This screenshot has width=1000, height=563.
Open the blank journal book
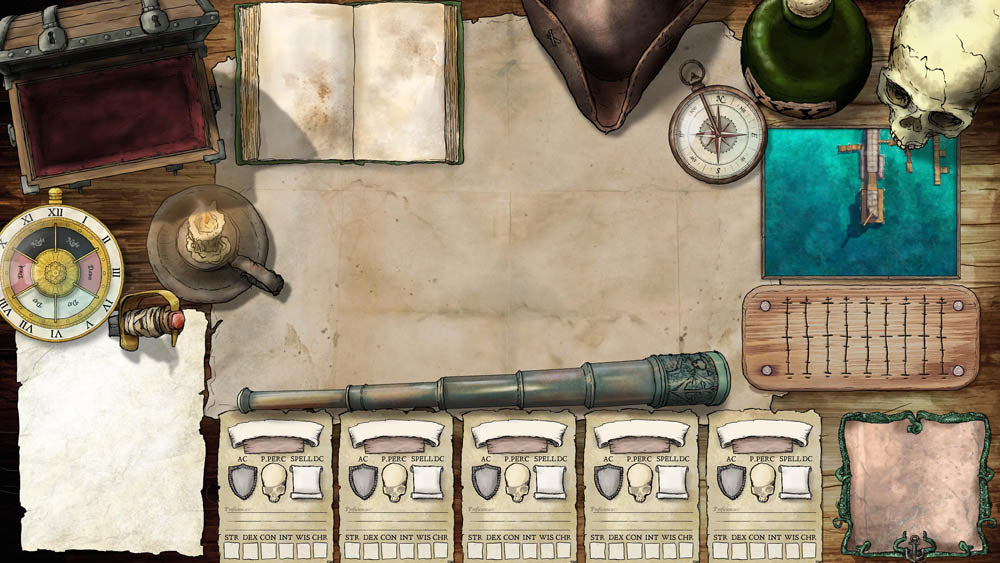[349, 82]
